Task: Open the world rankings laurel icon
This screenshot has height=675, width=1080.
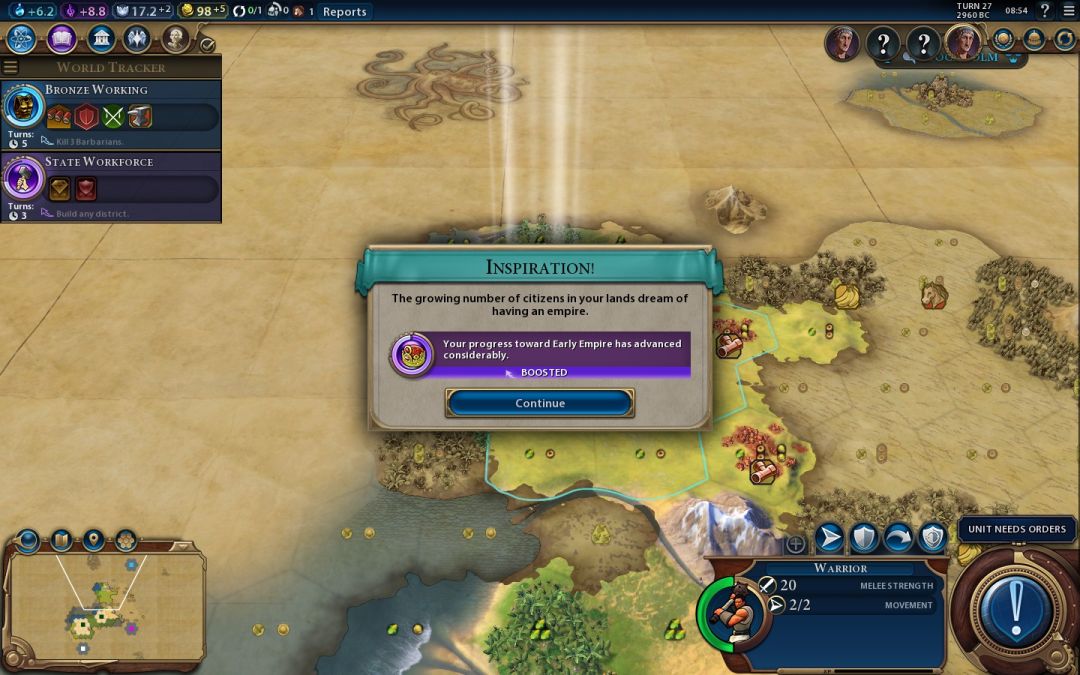Action: [1005, 39]
